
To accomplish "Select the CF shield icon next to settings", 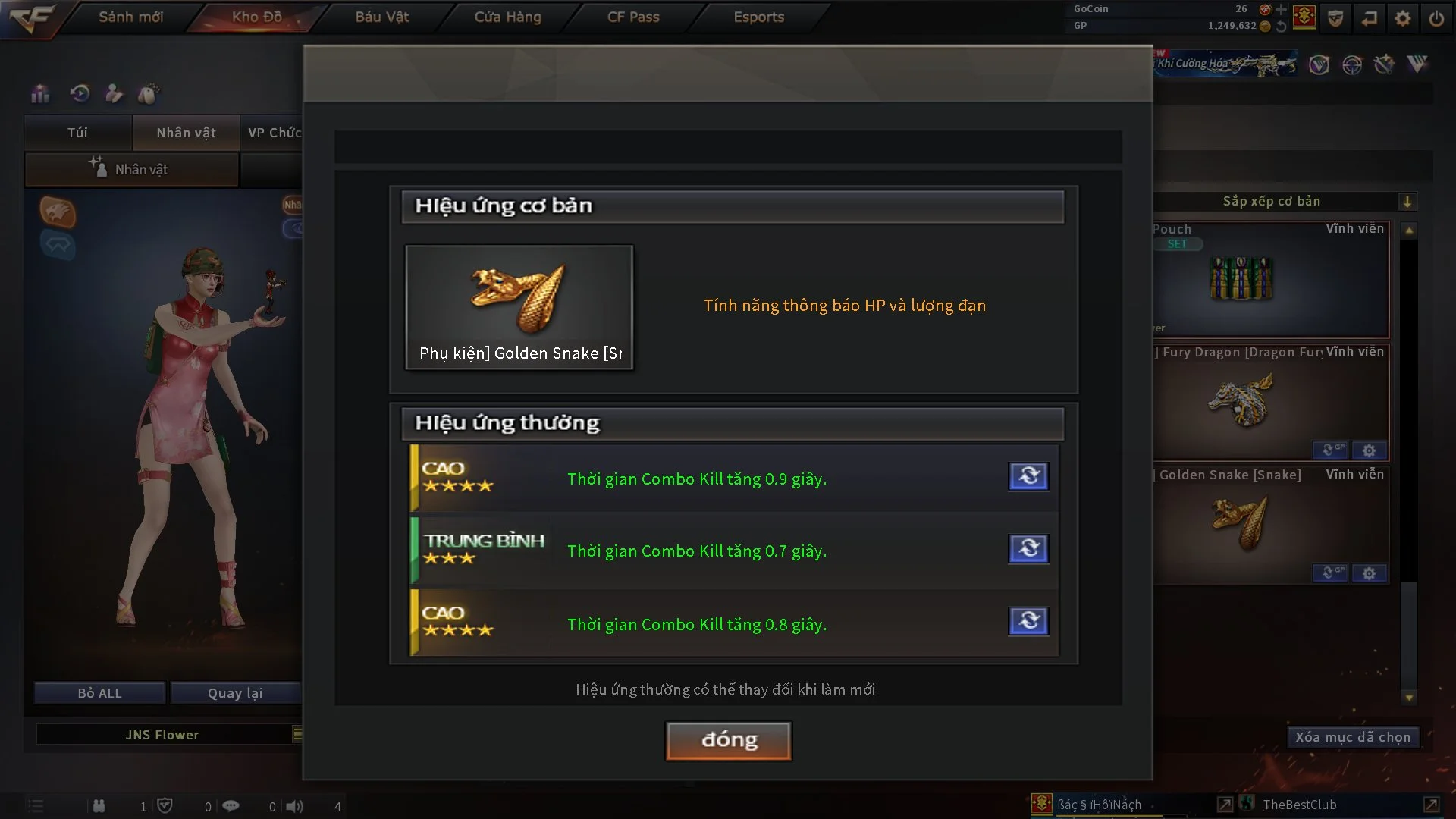I will point(1335,17).
